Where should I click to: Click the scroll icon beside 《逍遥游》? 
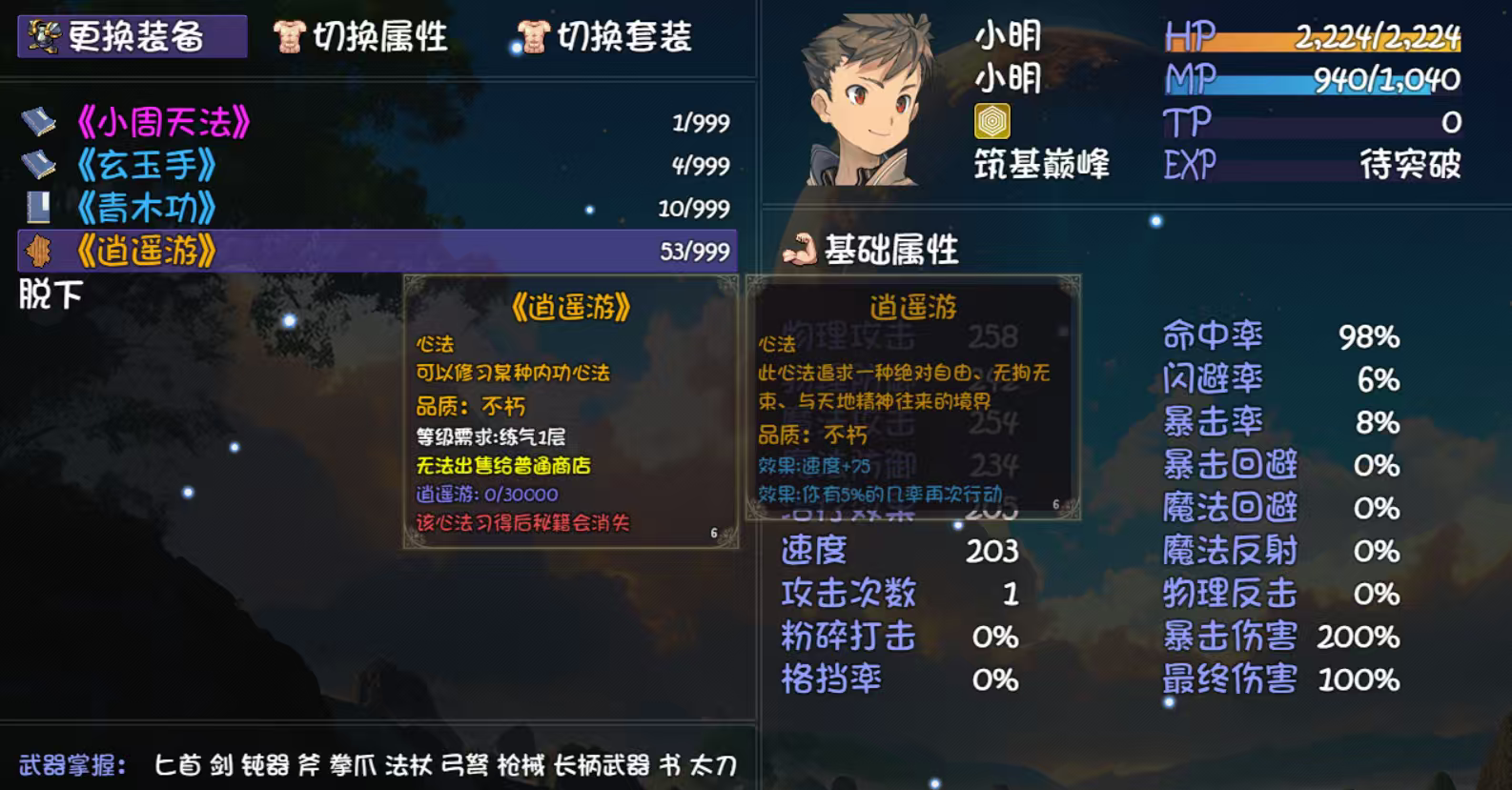[36, 251]
